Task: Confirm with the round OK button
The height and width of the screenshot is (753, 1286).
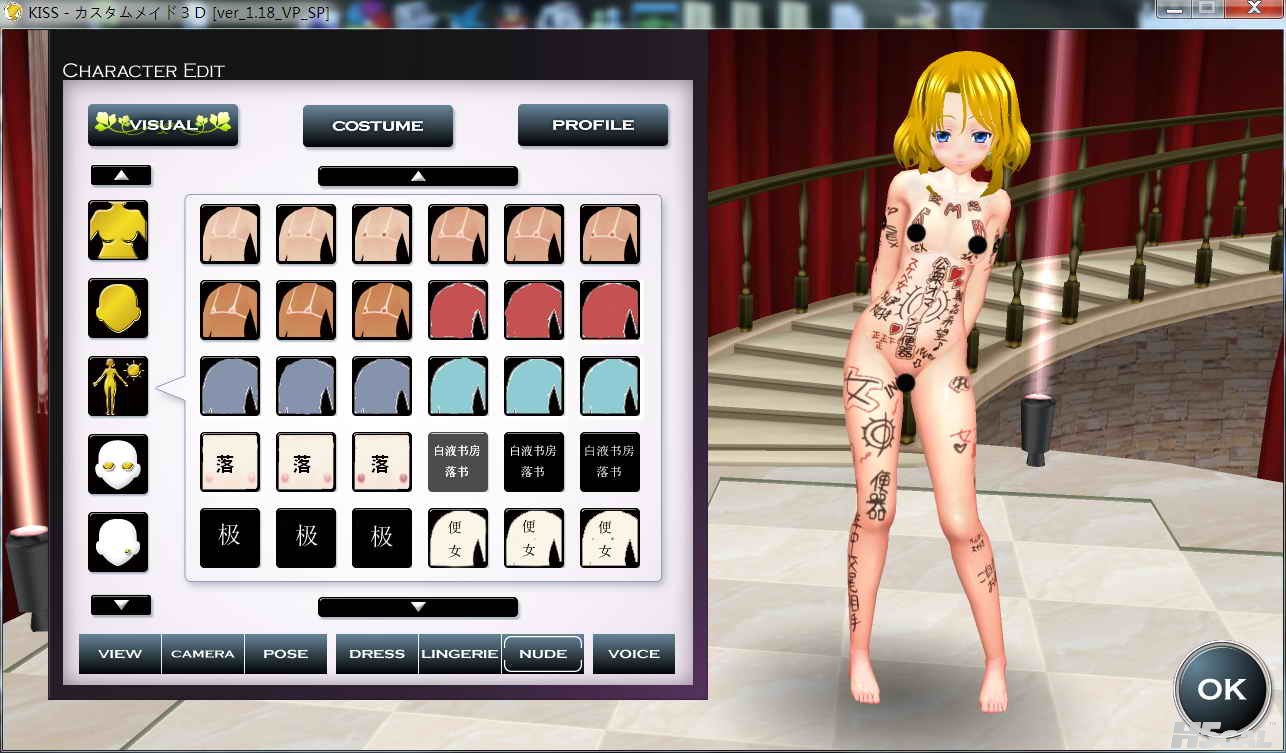Action: [1221, 690]
